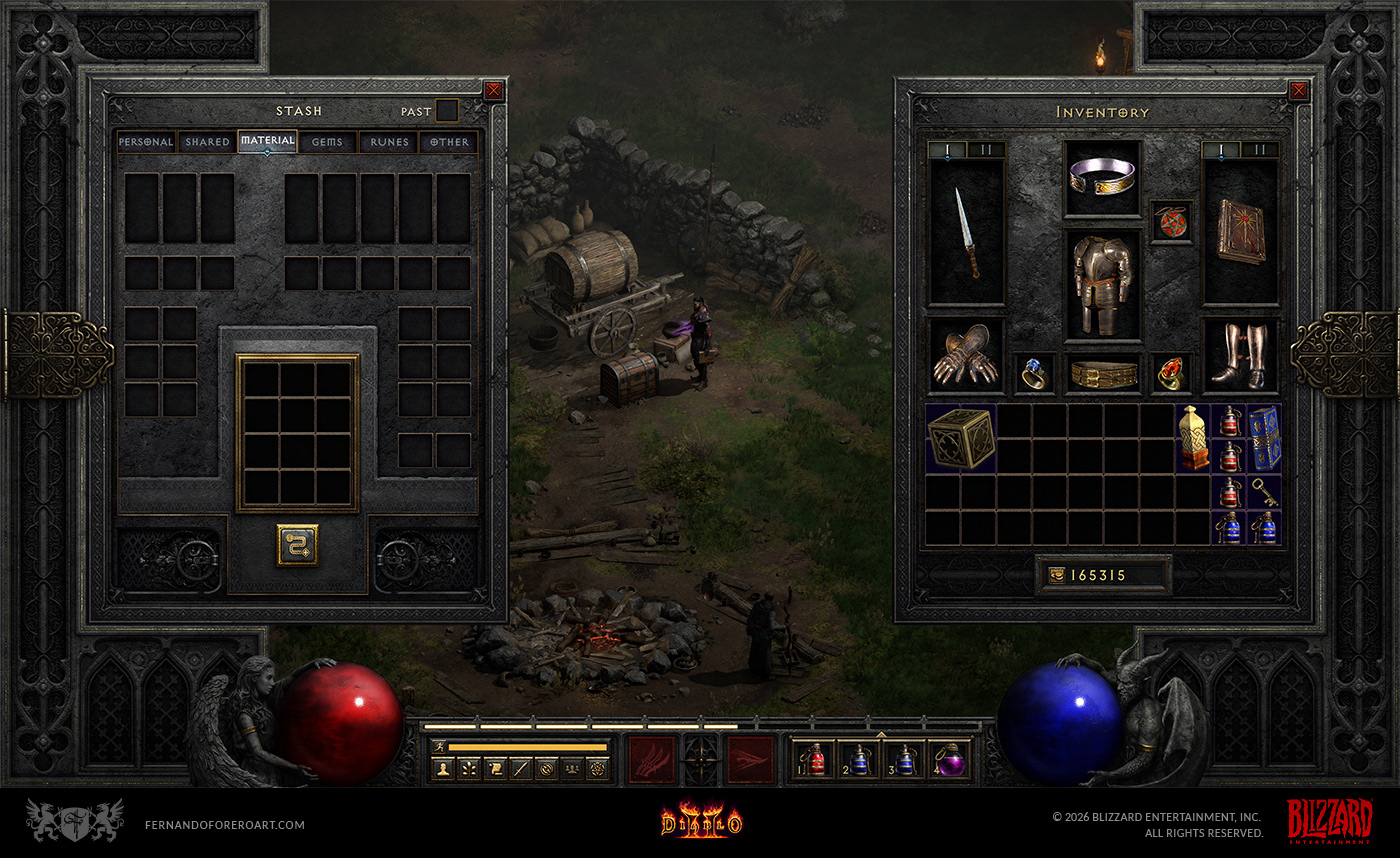Switch to the Other stash tab
Viewport: 1400px width, 858px height.
(x=449, y=142)
